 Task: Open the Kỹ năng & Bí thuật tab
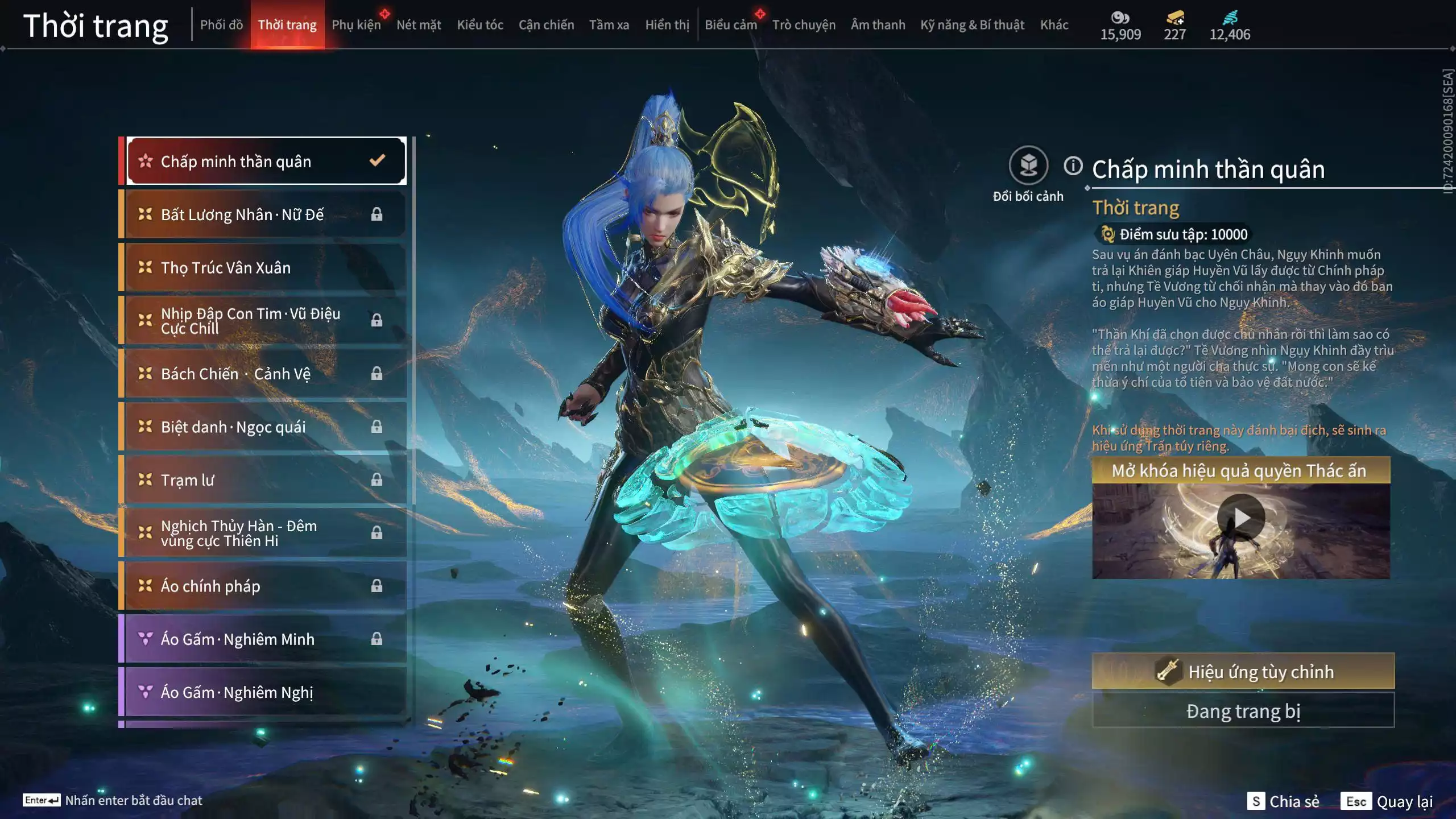972,25
